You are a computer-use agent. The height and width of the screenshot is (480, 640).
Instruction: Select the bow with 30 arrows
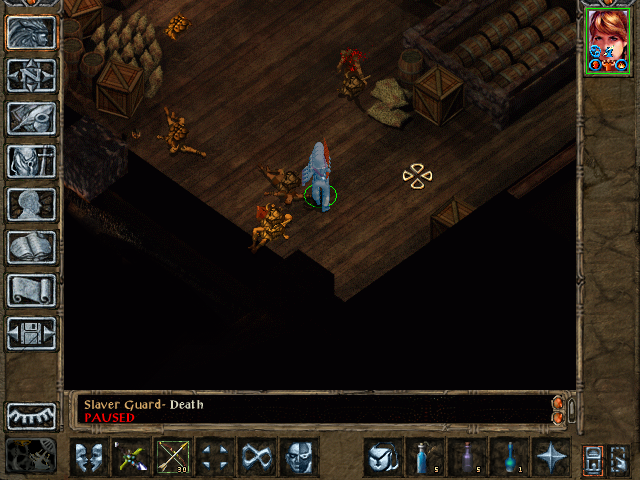pyautogui.click(x=172, y=457)
